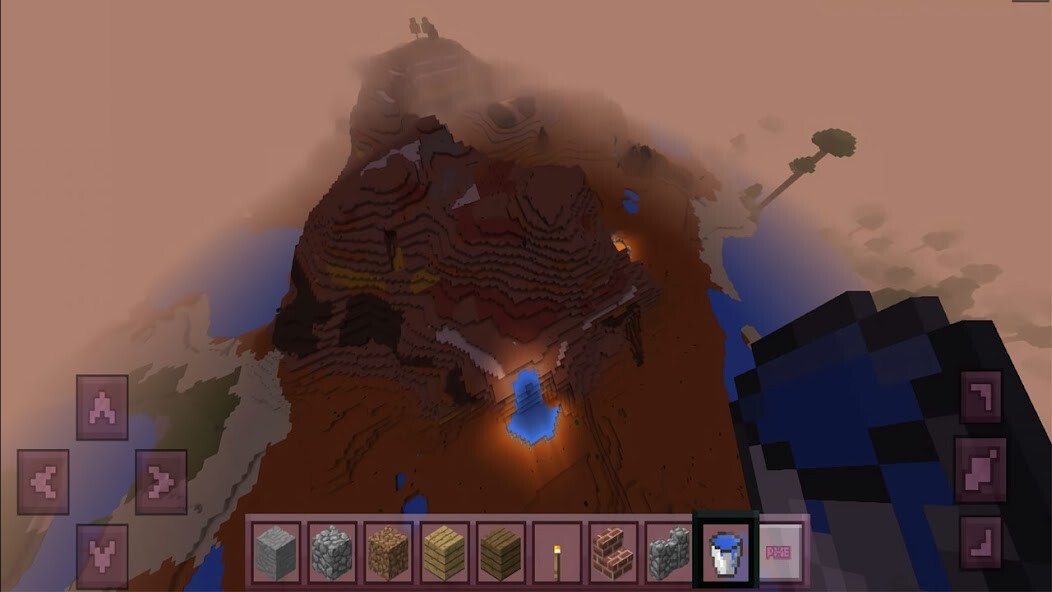Tap the fly up button

point(980,397)
